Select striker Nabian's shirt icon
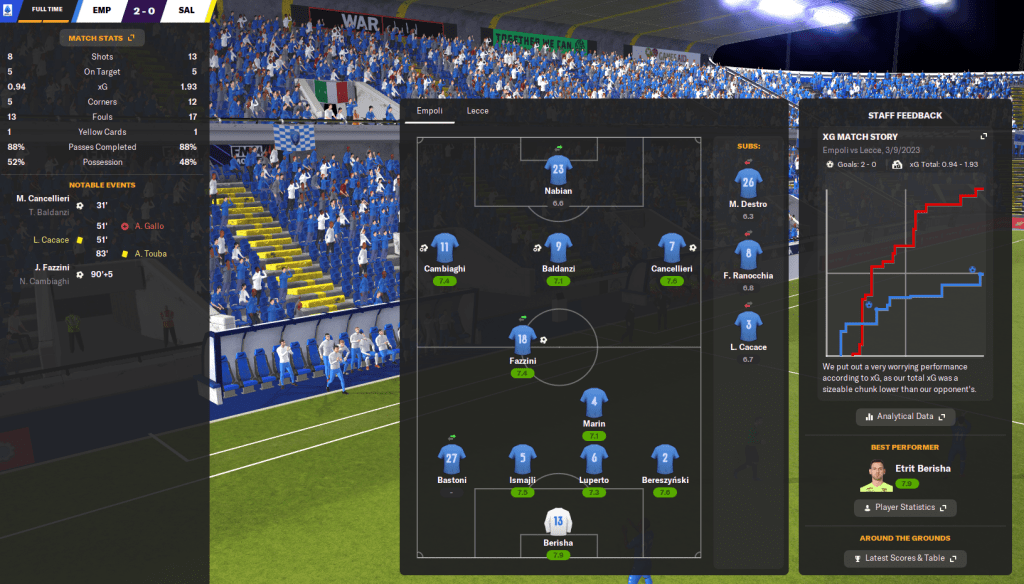 point(558,168)
